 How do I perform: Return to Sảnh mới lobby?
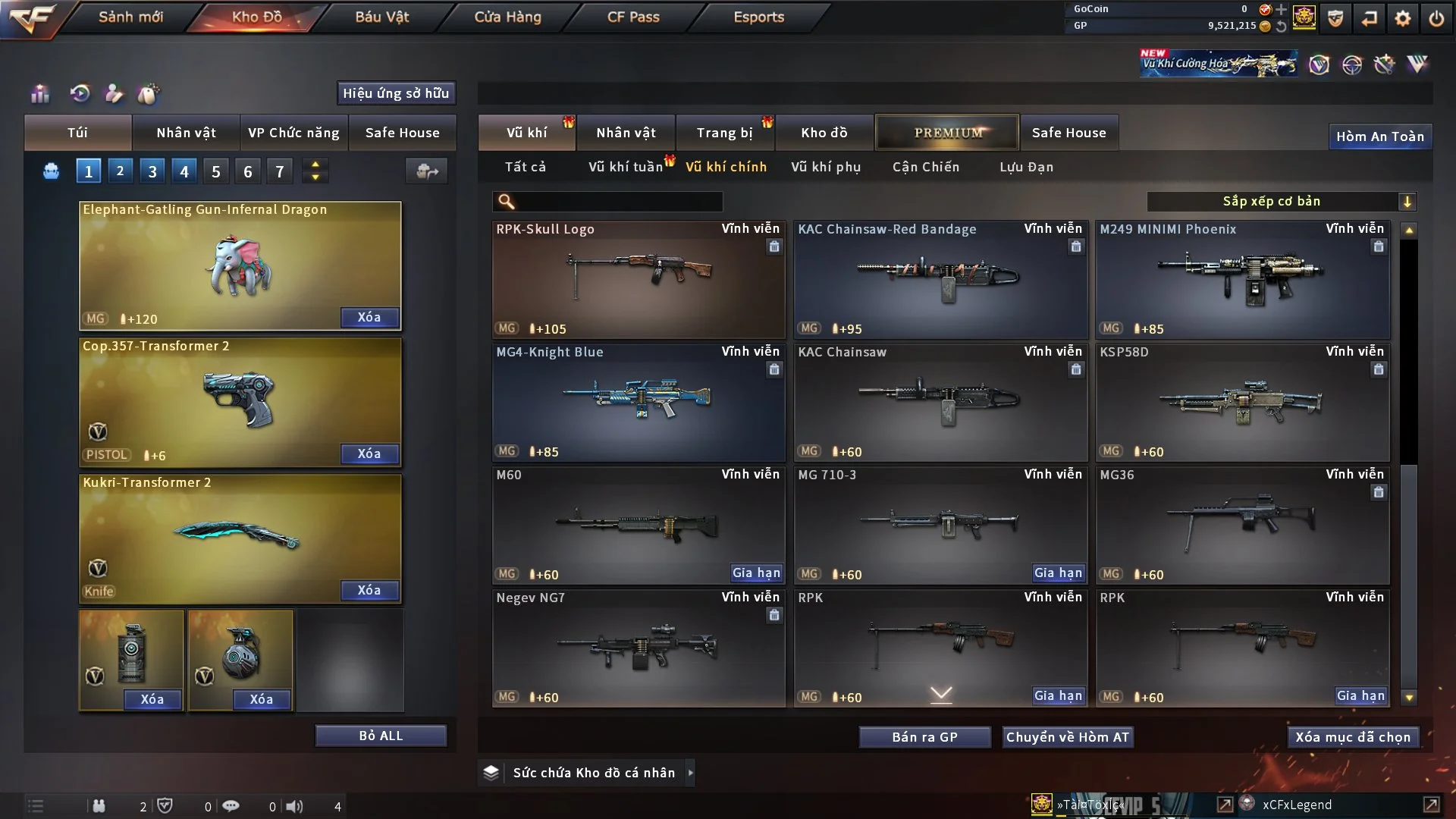click(130, 17)
